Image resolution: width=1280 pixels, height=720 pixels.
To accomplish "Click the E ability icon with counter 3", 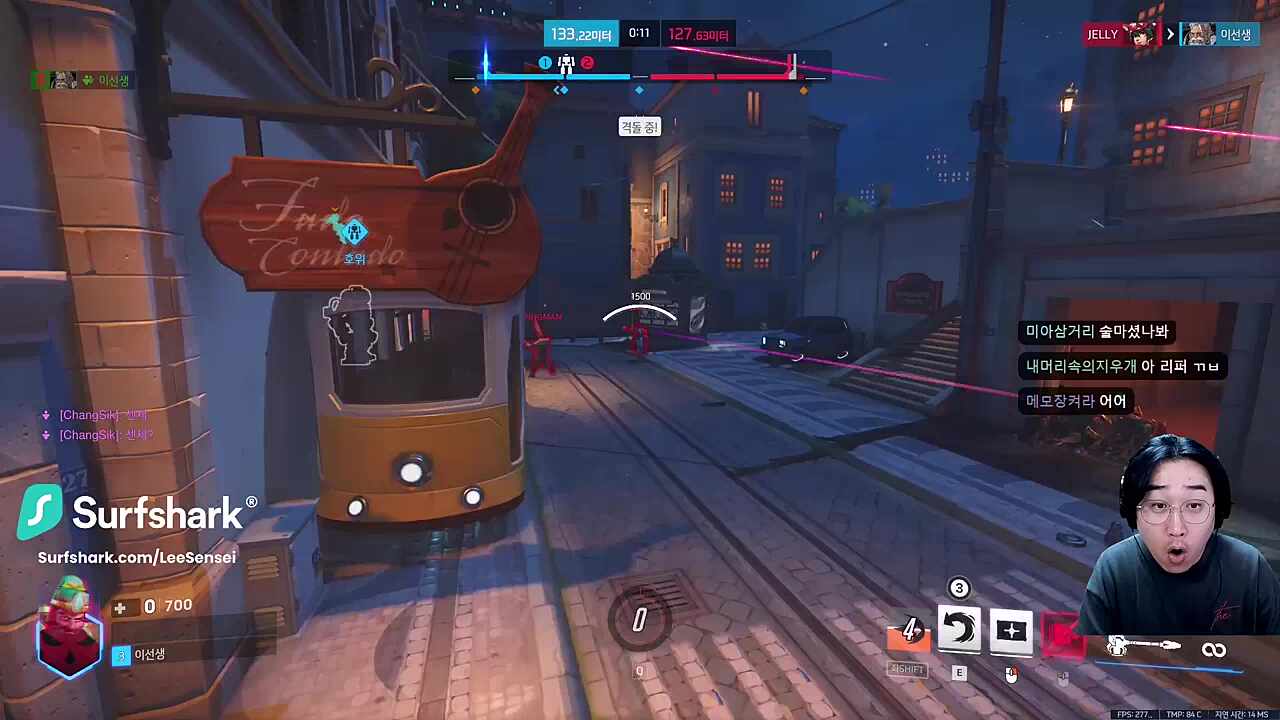I will 959,630.
